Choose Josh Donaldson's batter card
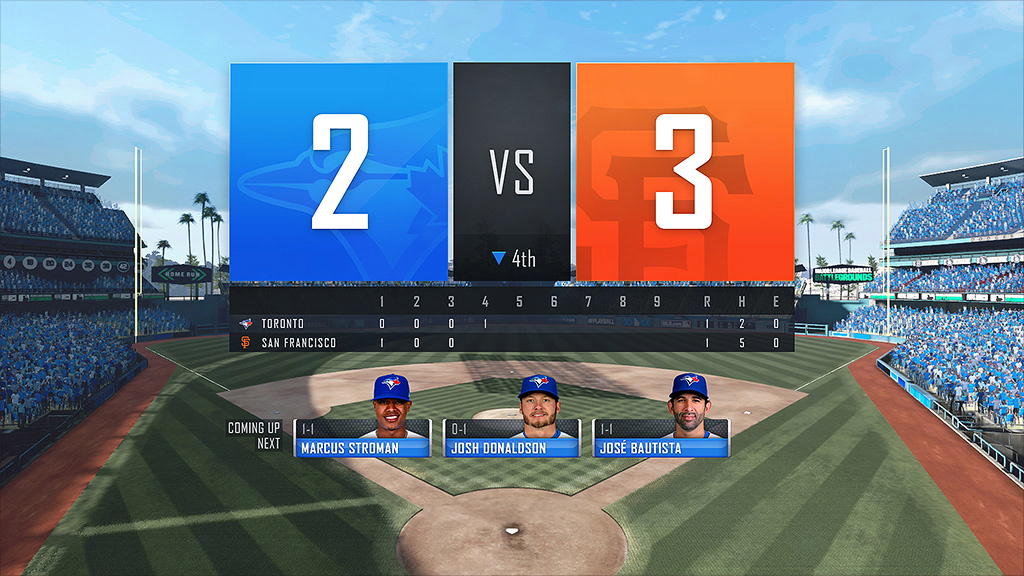The height and width of the screenshot is (576, 1024). (x=512, y=437)
